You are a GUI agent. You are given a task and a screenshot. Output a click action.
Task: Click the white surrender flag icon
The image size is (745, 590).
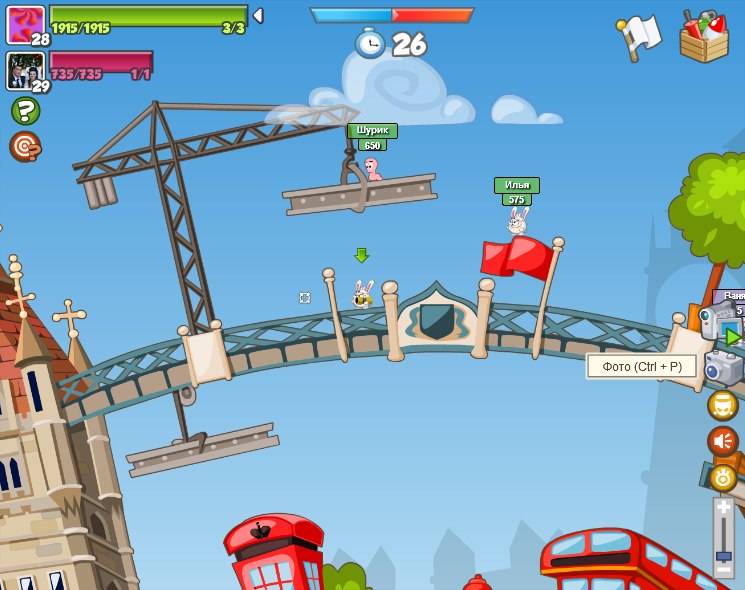[640, 37]
